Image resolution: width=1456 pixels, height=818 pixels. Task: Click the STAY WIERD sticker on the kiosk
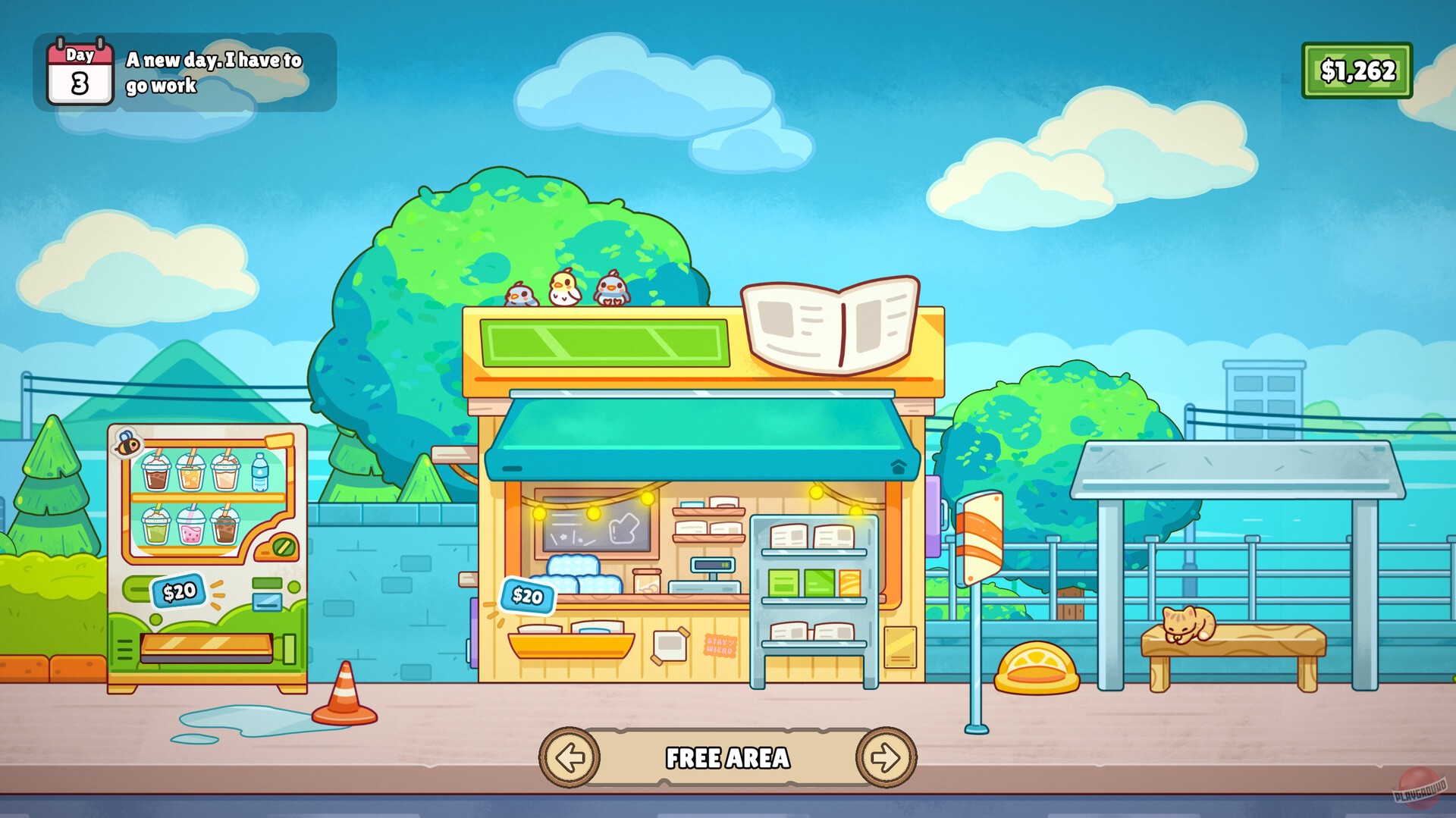point(721,644)
